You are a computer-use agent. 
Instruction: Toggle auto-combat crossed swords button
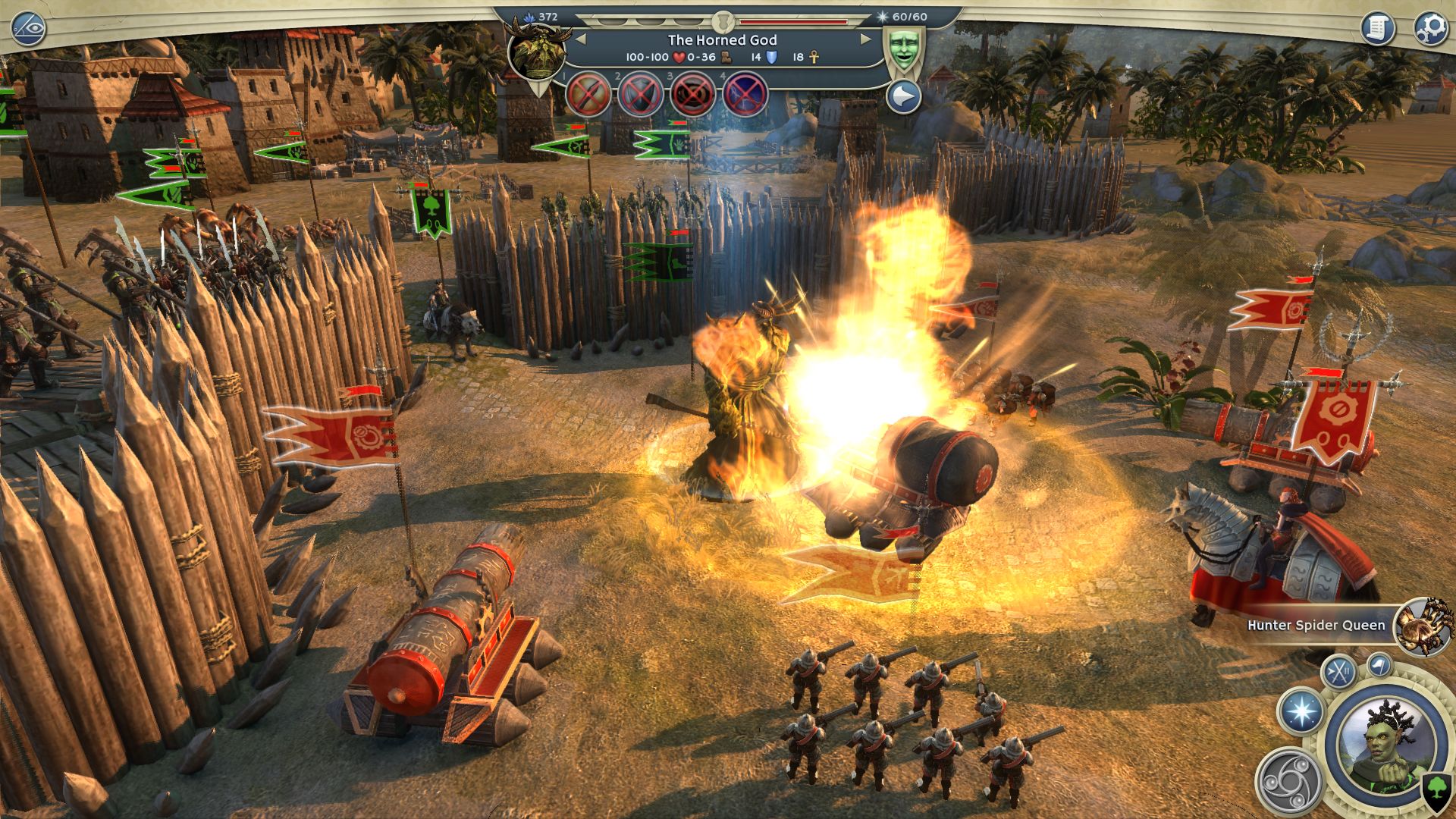point(1338,672)
